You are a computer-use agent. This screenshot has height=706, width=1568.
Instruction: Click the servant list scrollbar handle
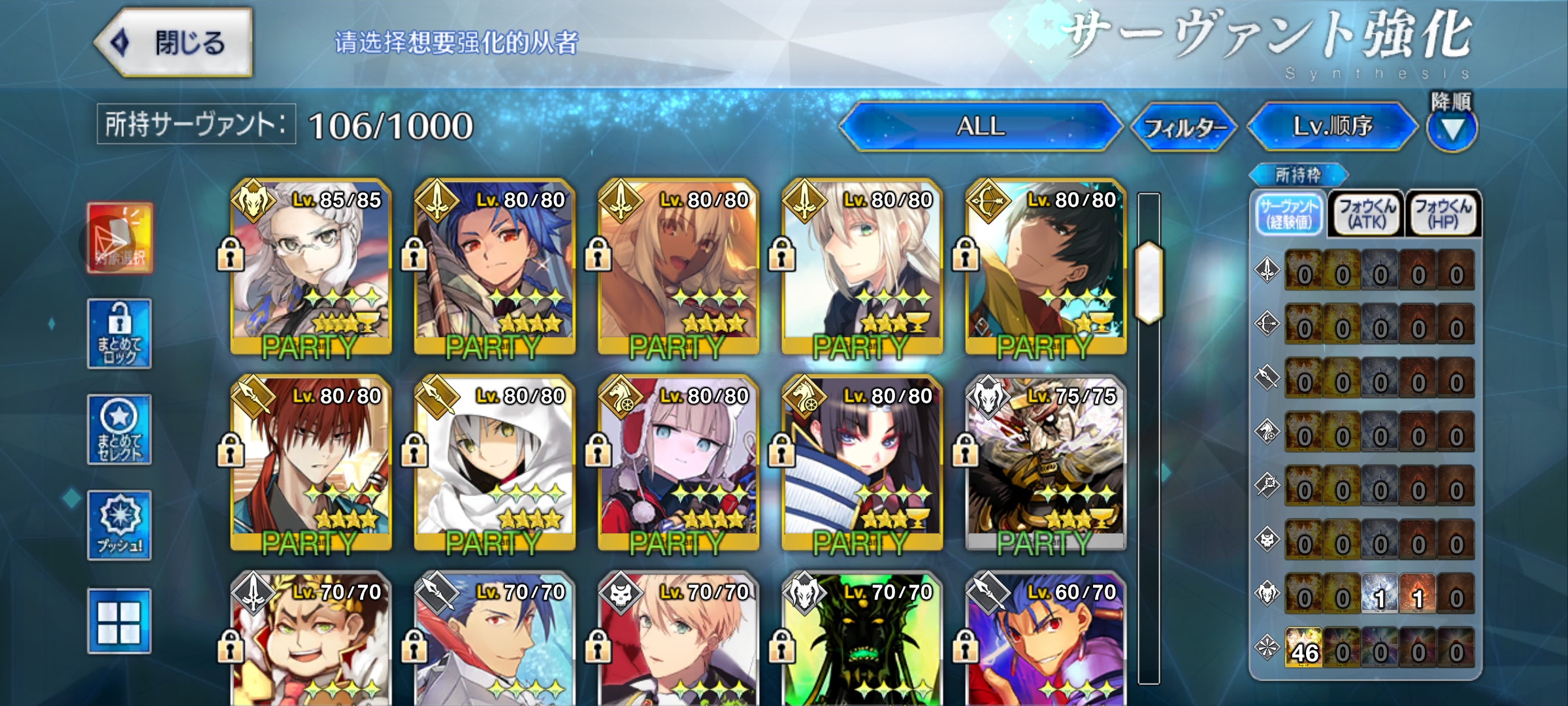tap(1149, 282)
